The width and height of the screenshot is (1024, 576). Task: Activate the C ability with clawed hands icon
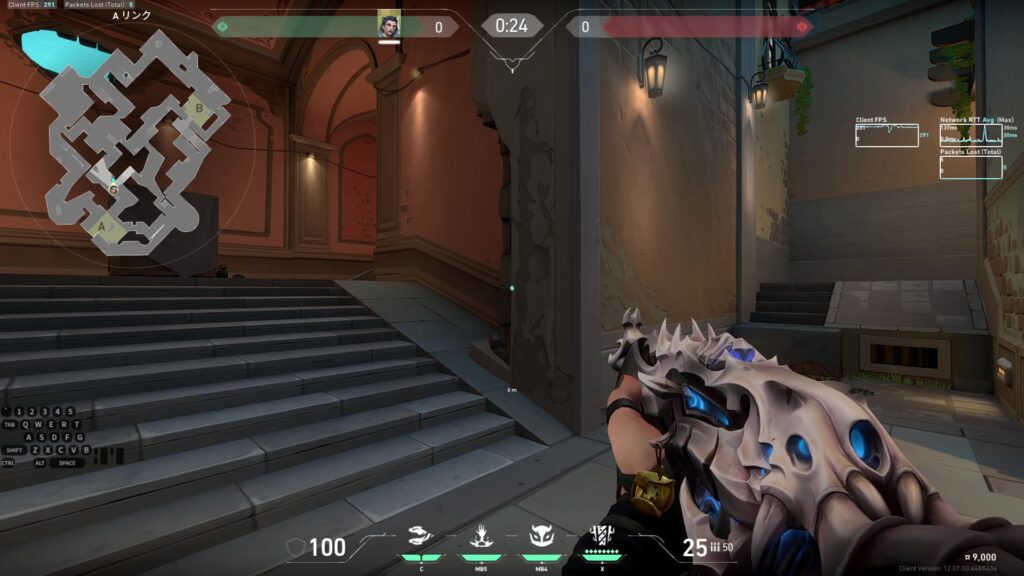[421, 538]
